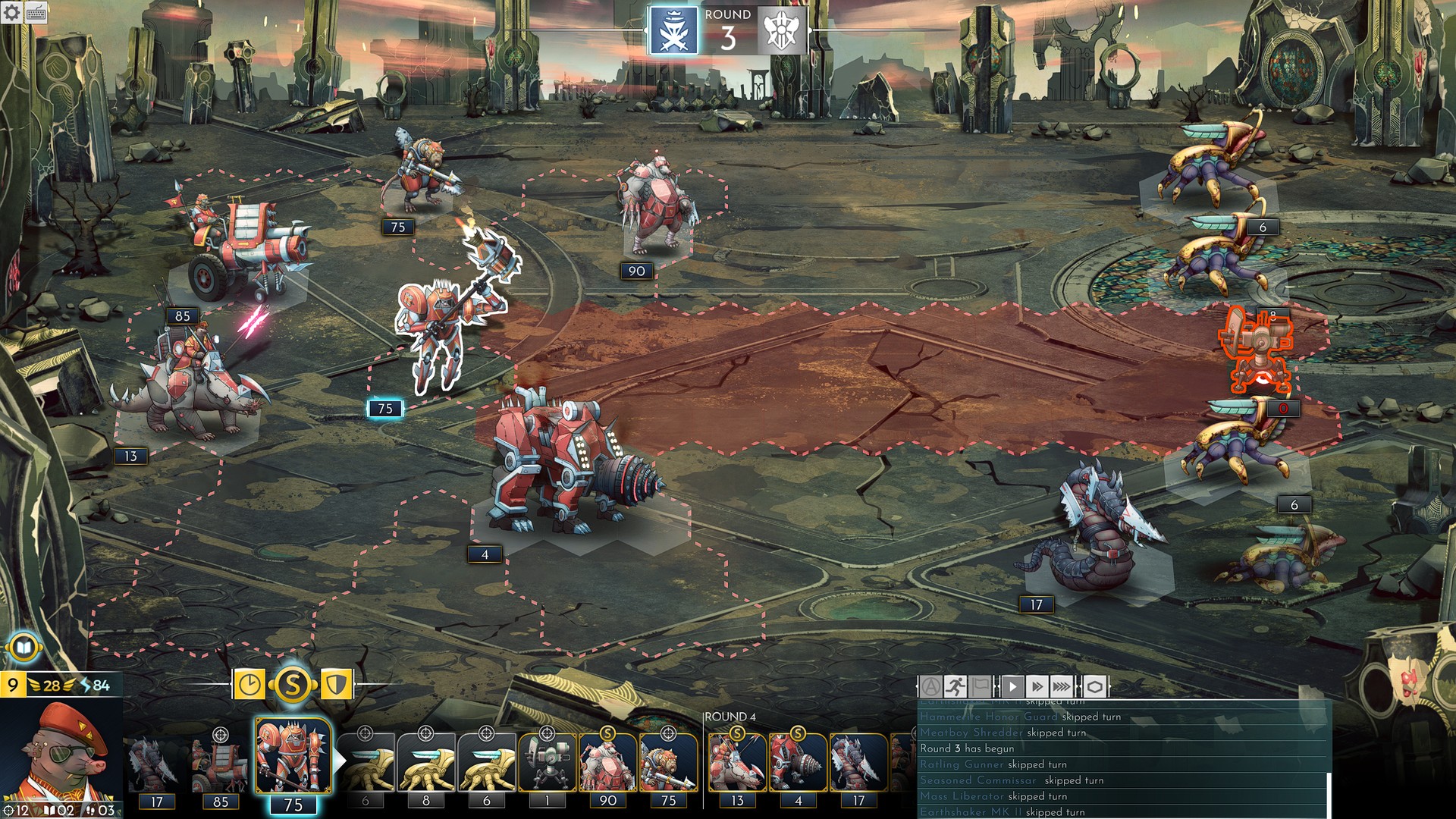This screenshot has width=1456, height=819.
Task: Select the shield defend action
Action: pyautogui.click(x=336, y=686)
